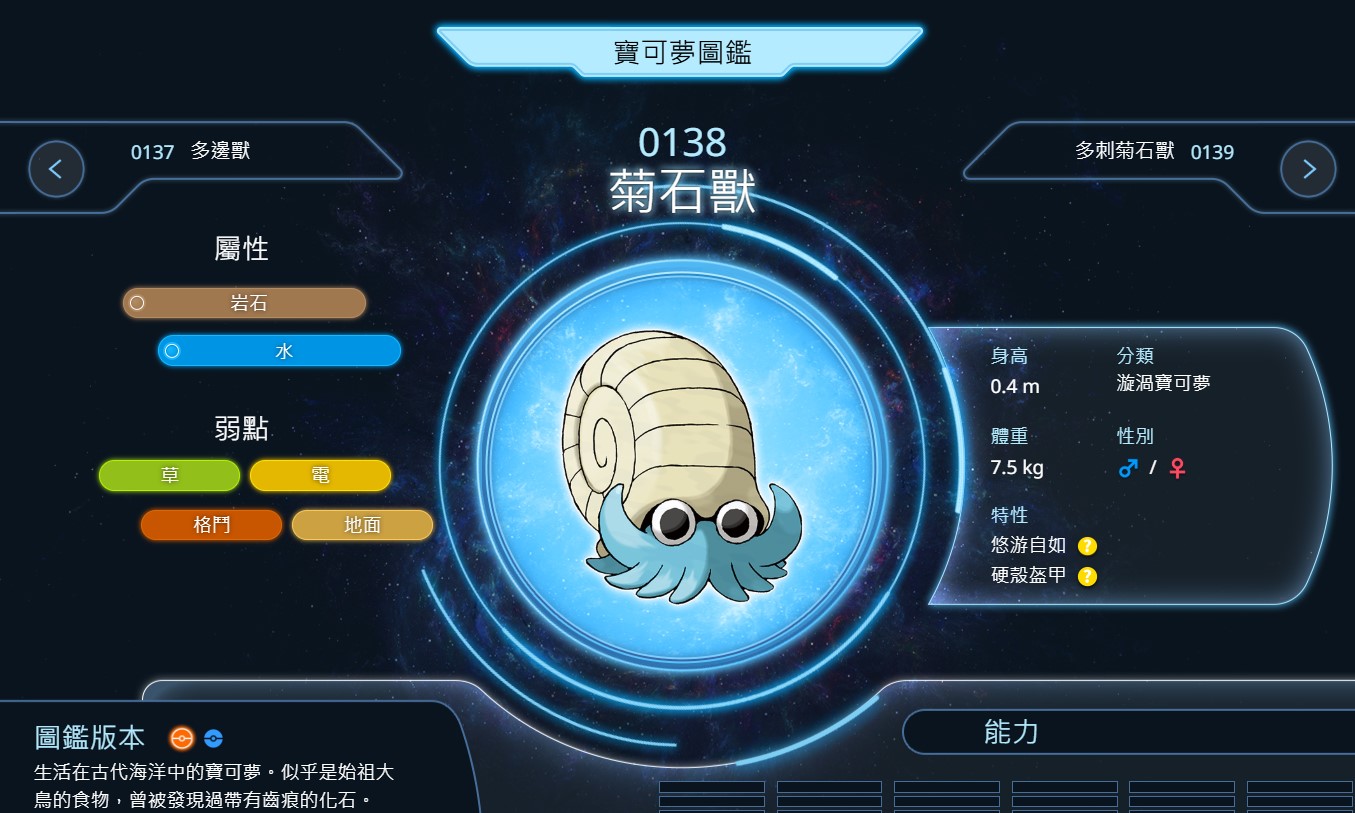Choose the 草 weakness tag
Screen dimensions: 1355x813
[170, 476]
